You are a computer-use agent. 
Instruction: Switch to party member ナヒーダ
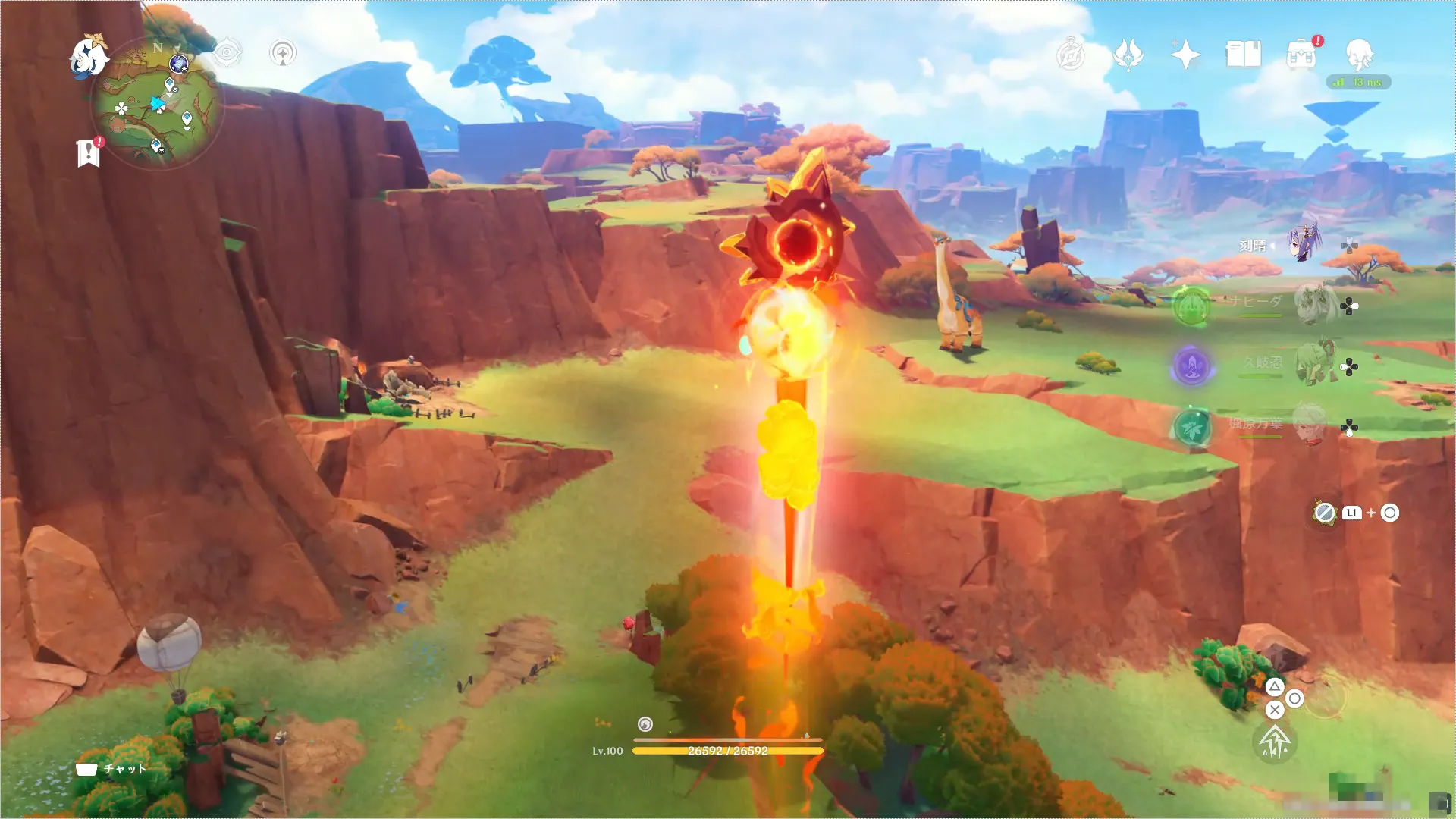point(1314,304)
